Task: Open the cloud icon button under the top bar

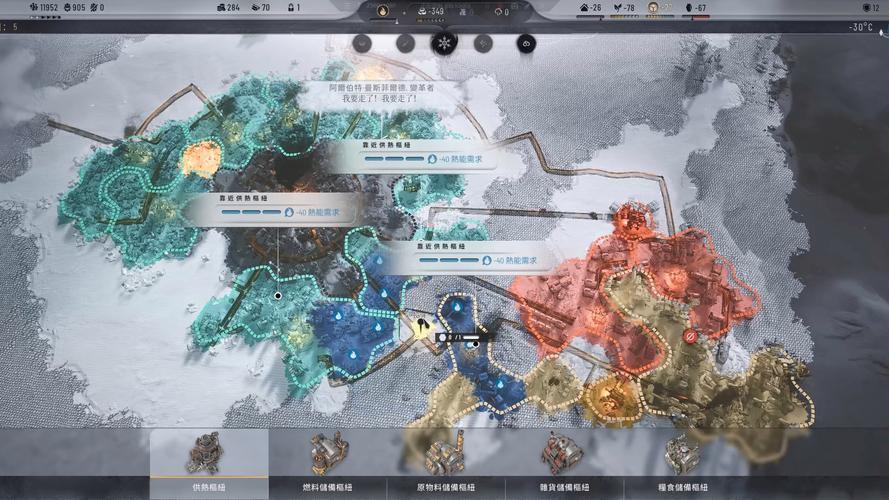Action: 527,44
